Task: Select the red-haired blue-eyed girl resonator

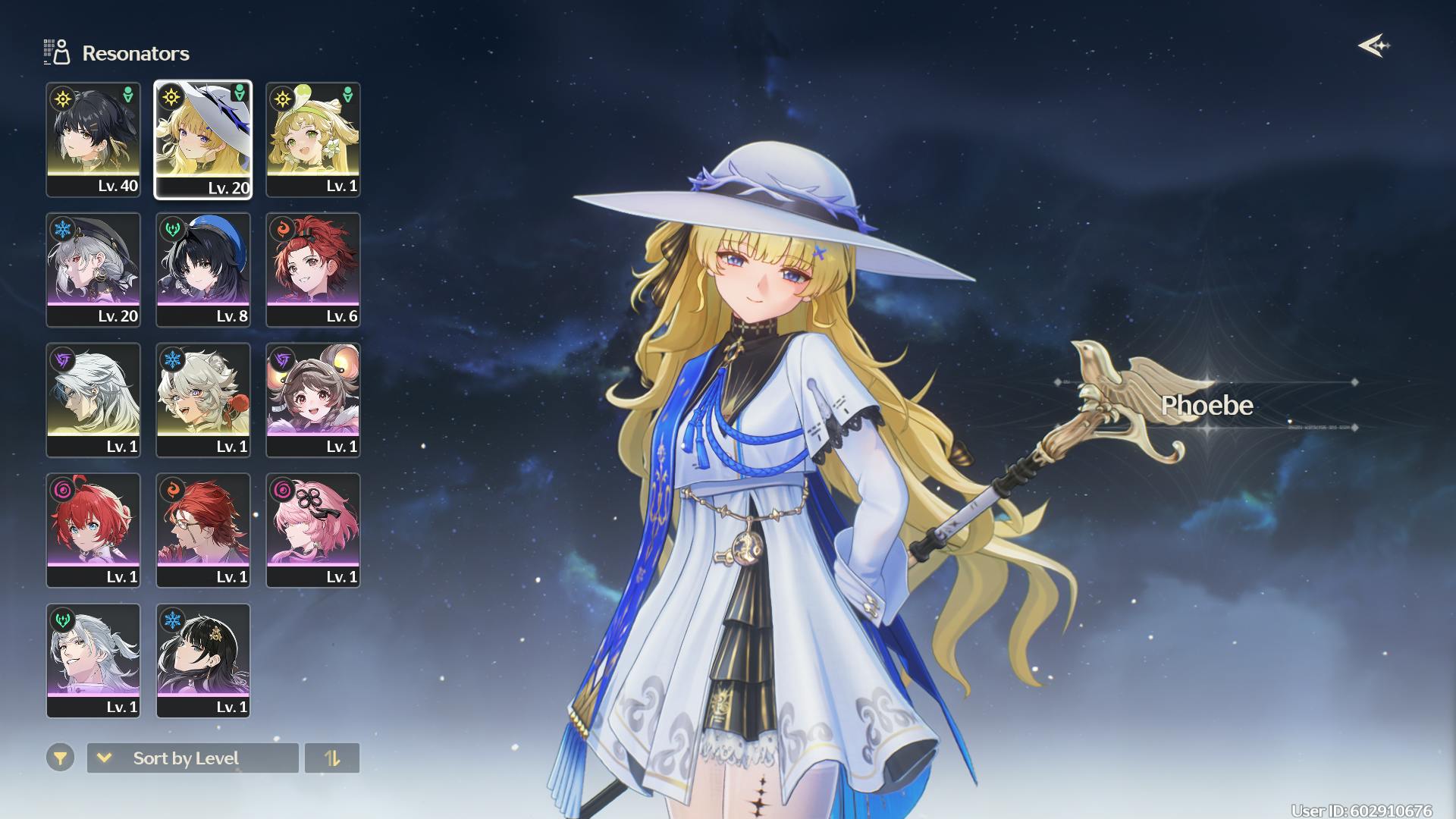Action: point(93,531)
